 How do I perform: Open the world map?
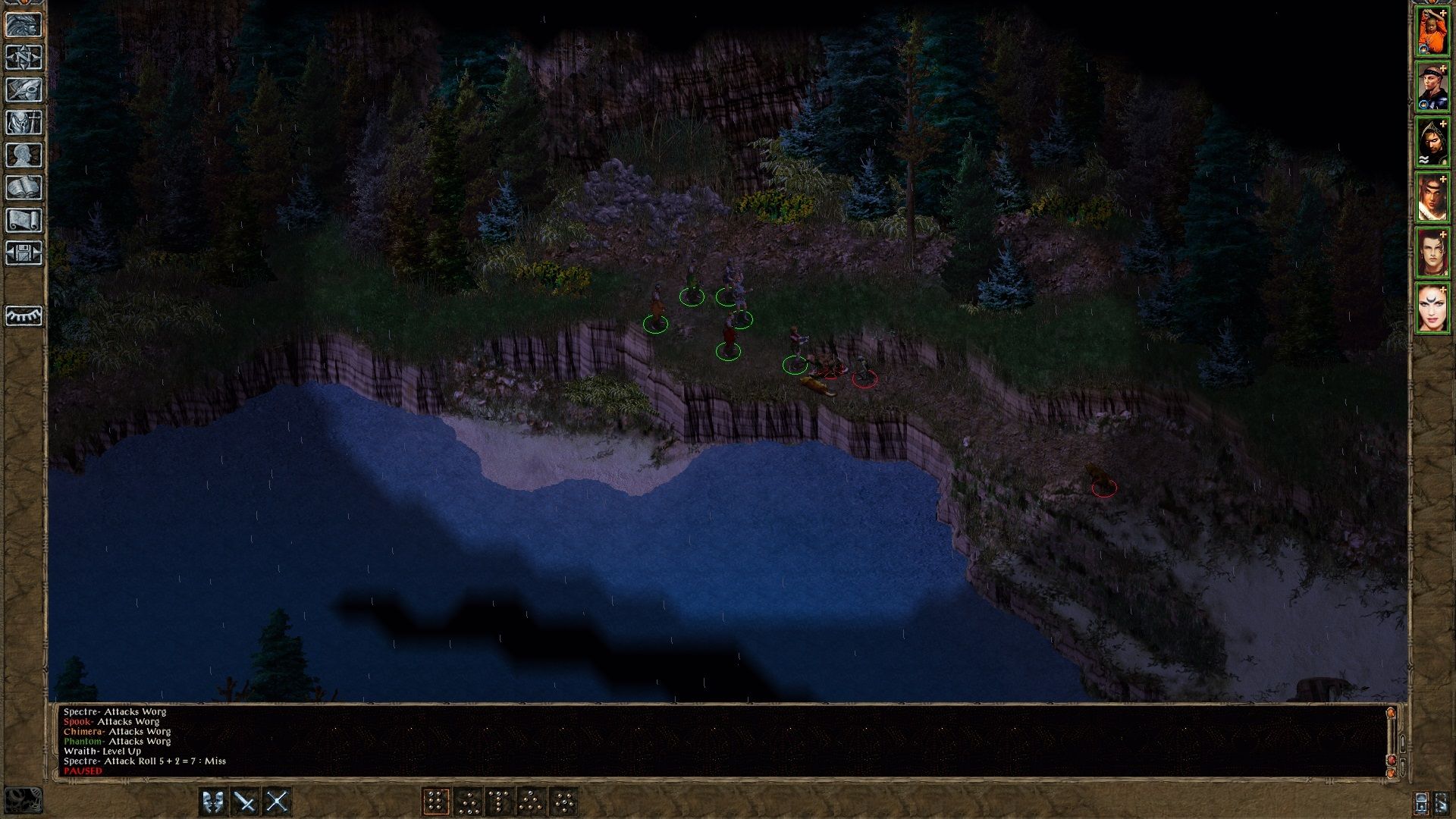25,55
